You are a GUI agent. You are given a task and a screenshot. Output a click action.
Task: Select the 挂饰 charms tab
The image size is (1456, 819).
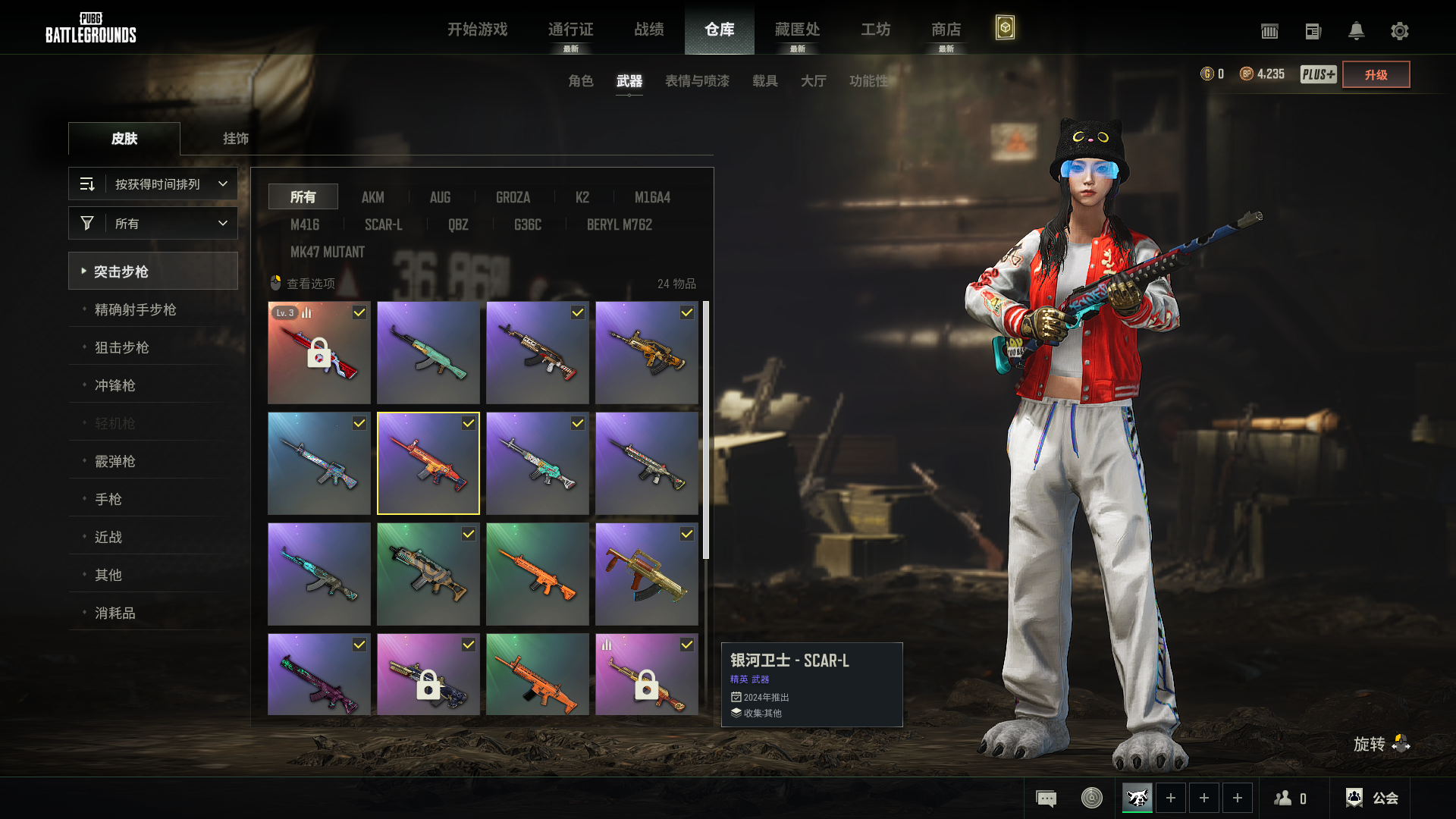click(x=235, y=139)
